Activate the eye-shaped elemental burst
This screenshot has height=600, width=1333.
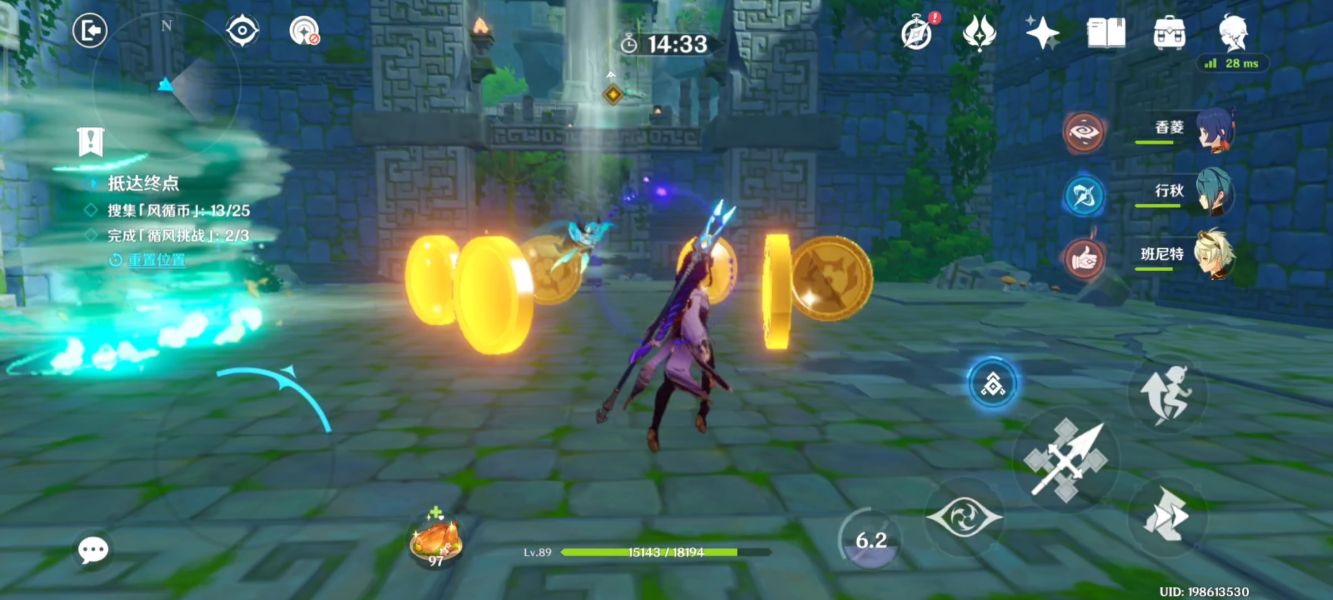963,517
